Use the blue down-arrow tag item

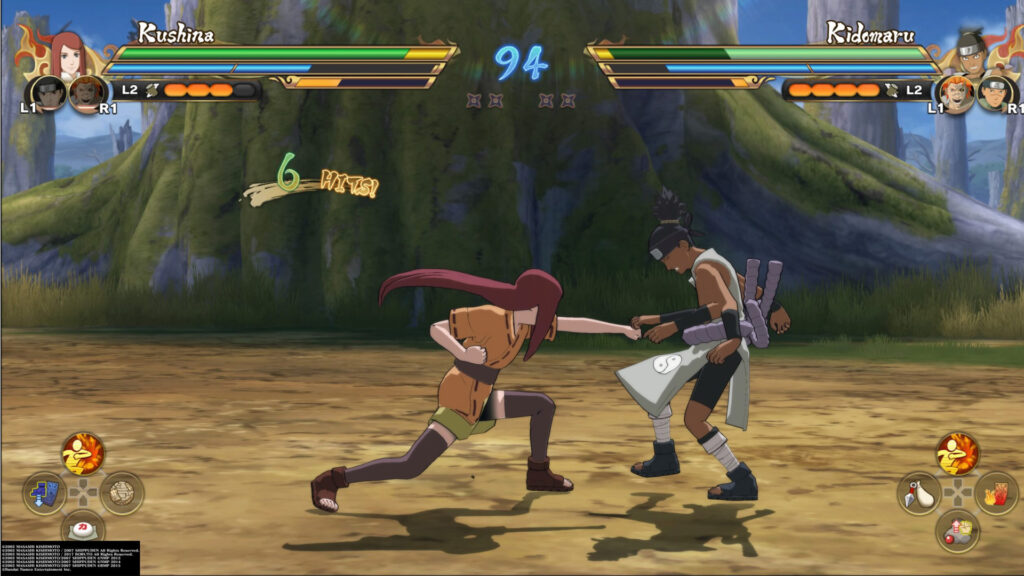tap(45, 493)
